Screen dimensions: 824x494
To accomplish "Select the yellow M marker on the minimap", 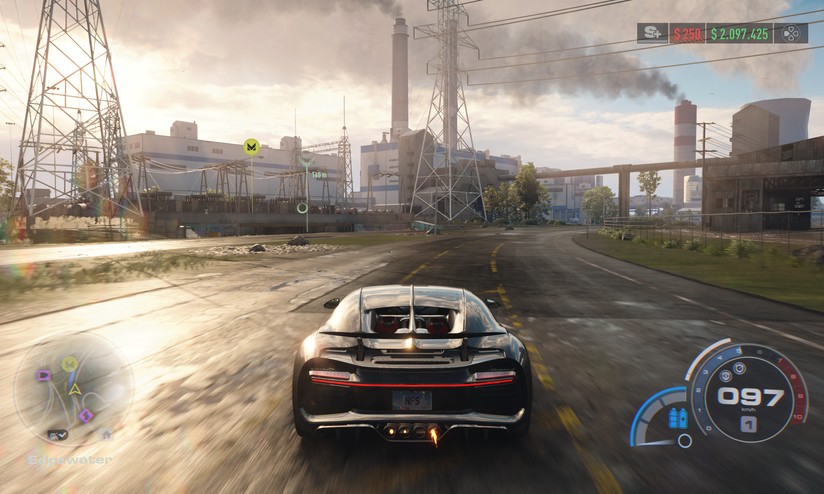I will tap(69, 364).
